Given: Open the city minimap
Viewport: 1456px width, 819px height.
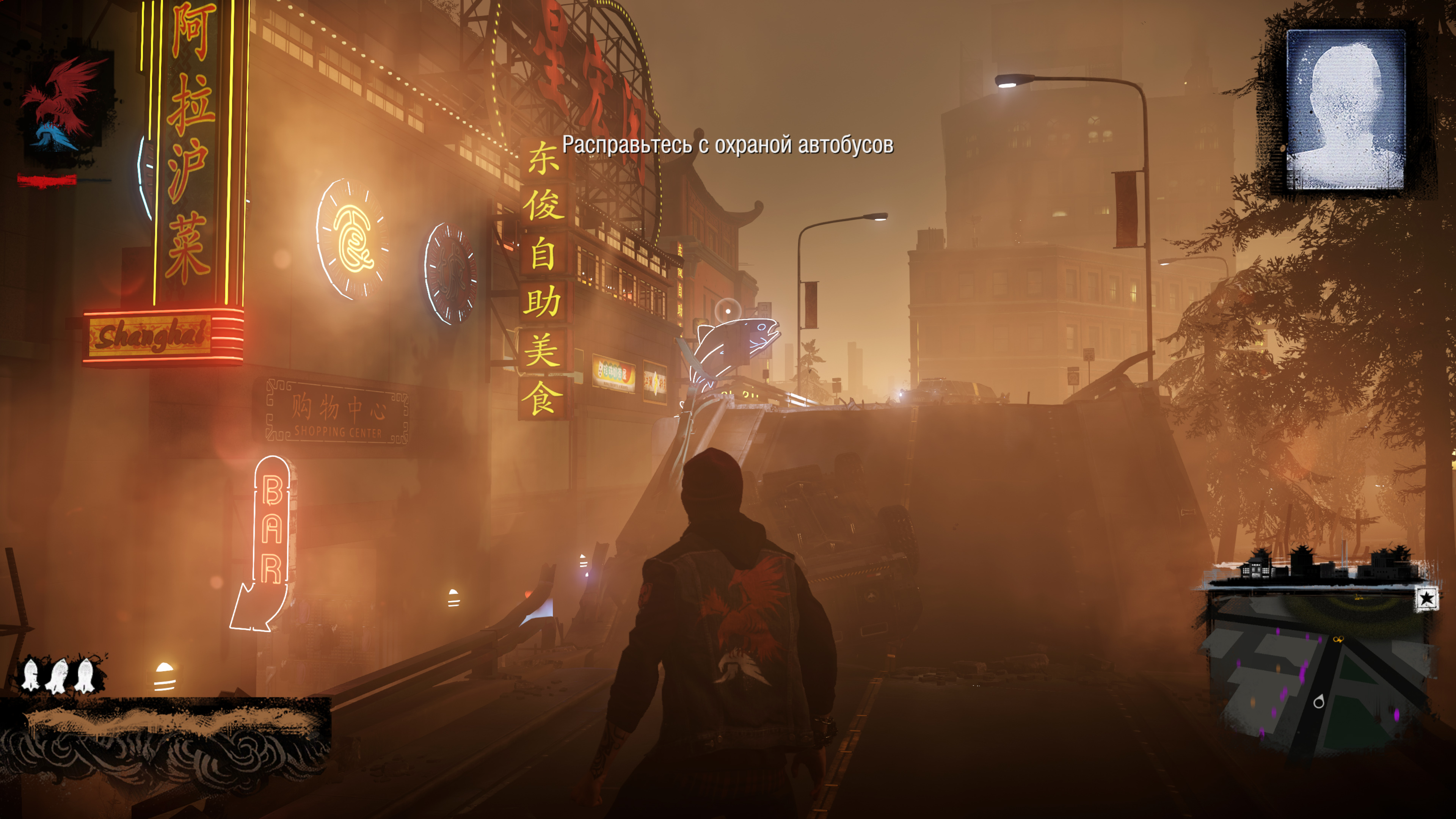Looking at the screenshot, I should pyautogui.click(x=1317, y=673).
